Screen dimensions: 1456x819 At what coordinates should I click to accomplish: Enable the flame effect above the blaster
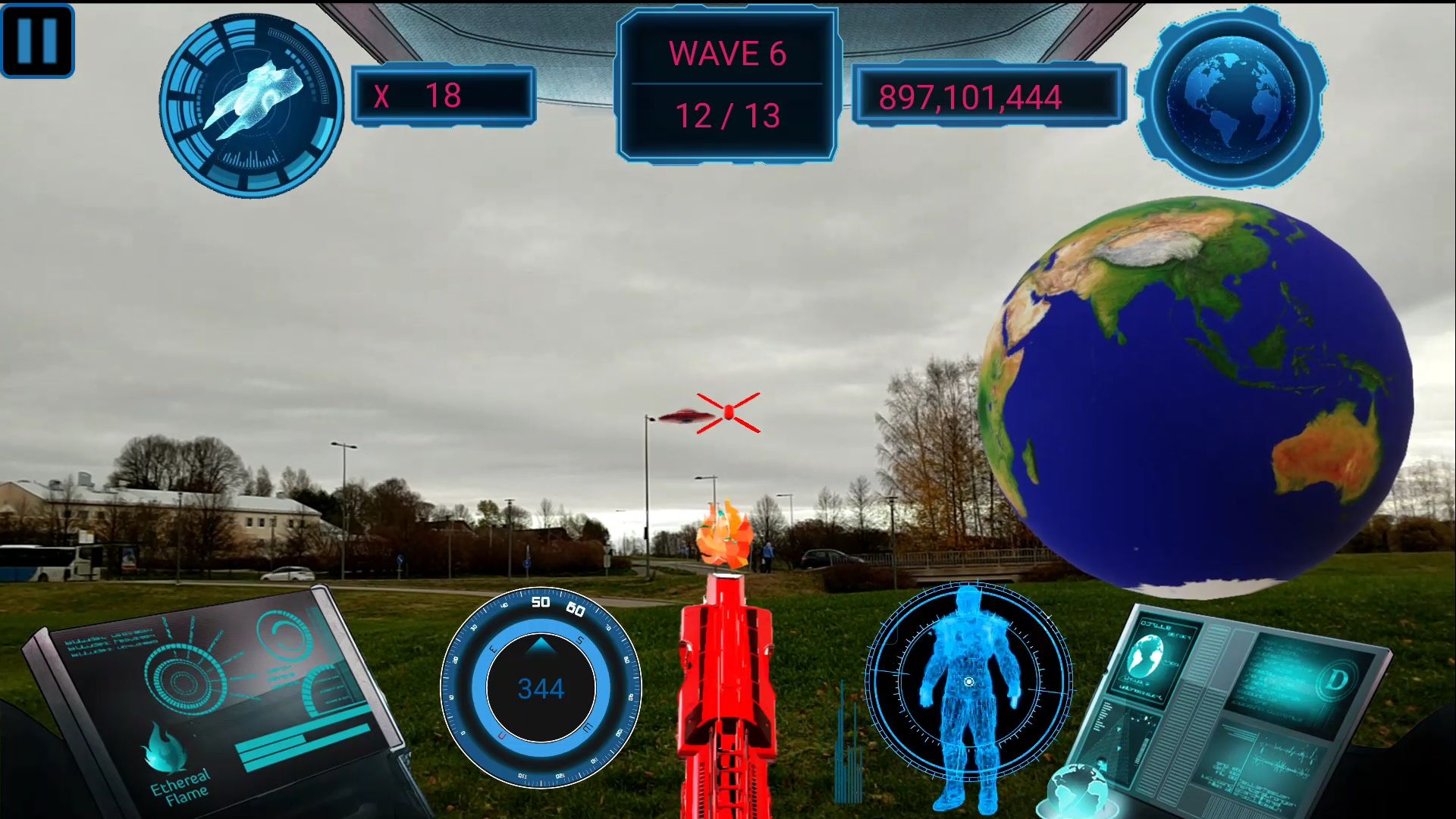click(726, 531)
